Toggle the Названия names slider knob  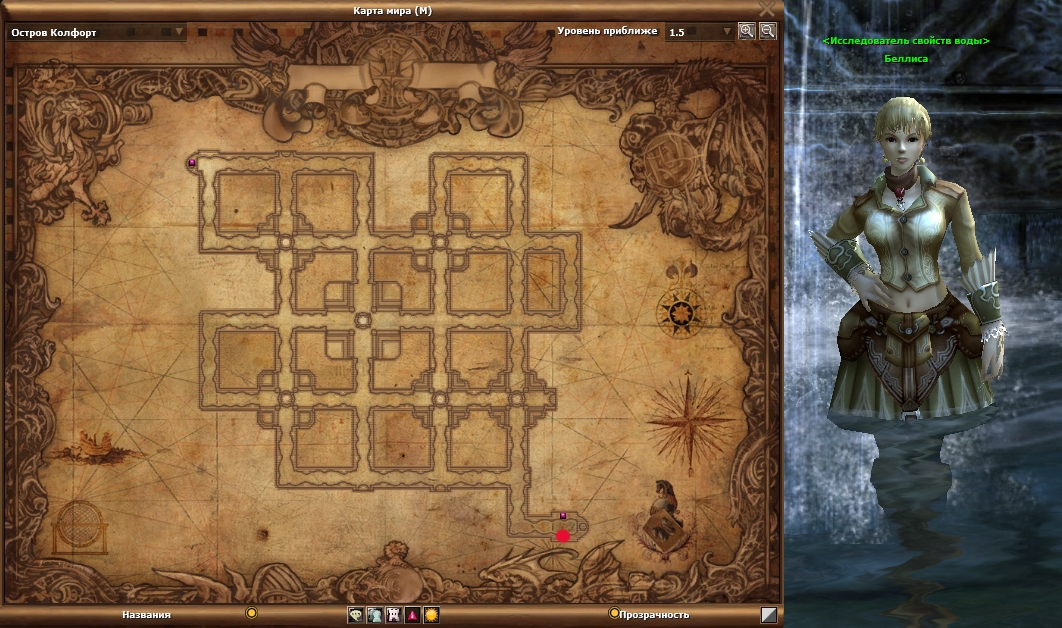251,613
